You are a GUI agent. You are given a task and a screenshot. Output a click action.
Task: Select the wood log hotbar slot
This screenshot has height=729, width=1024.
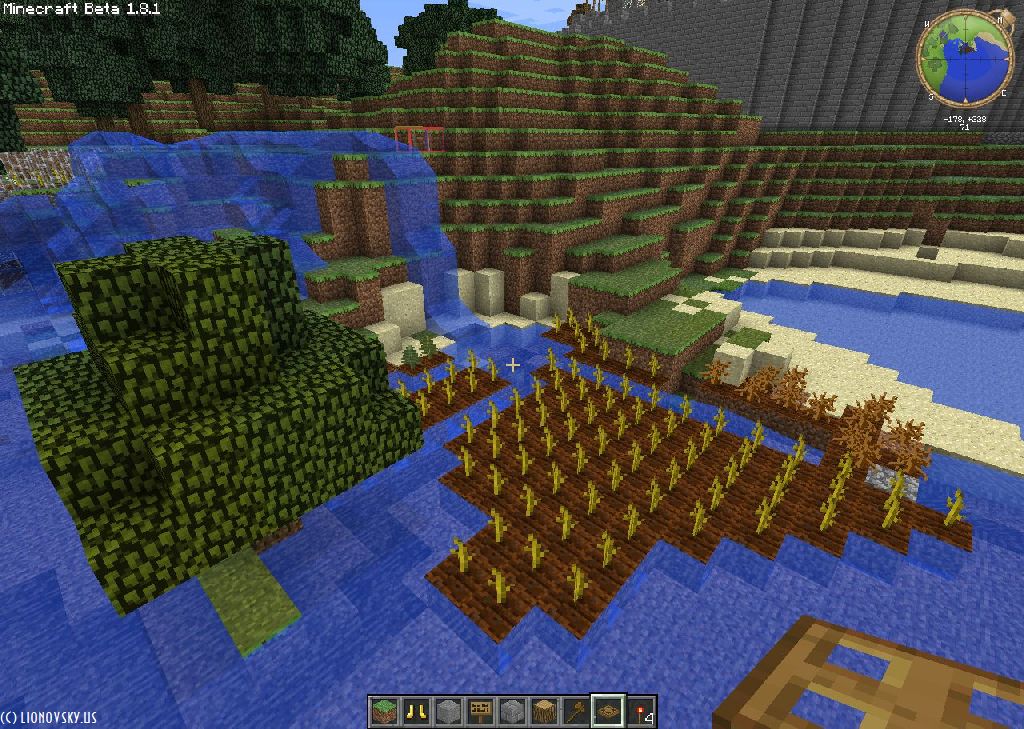(x=544, y=711)
